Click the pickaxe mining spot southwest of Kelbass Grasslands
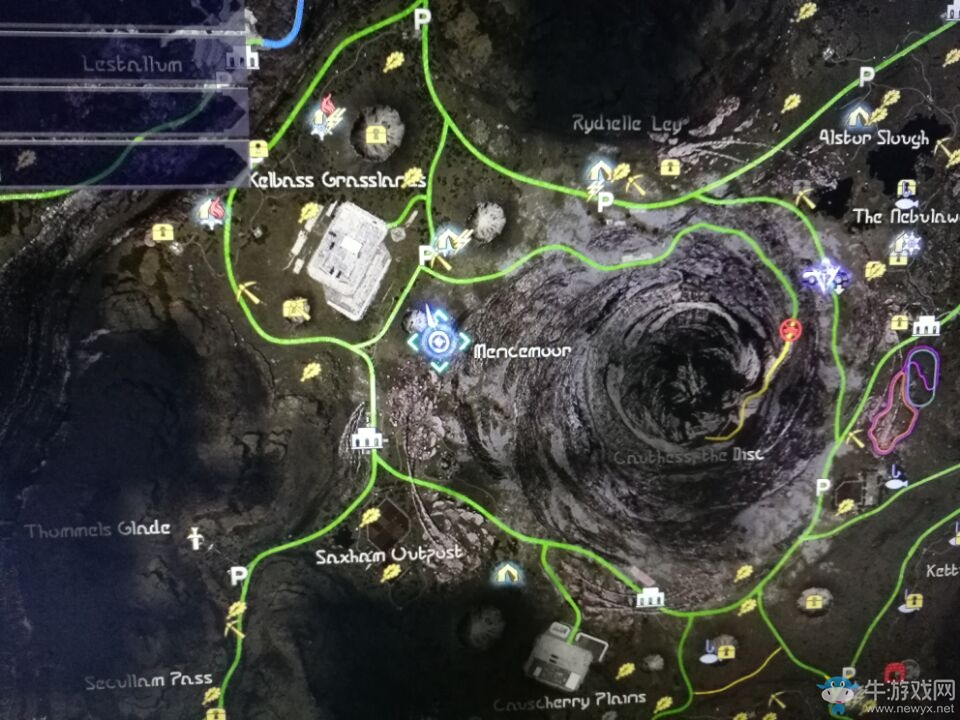 click(248, 292)
